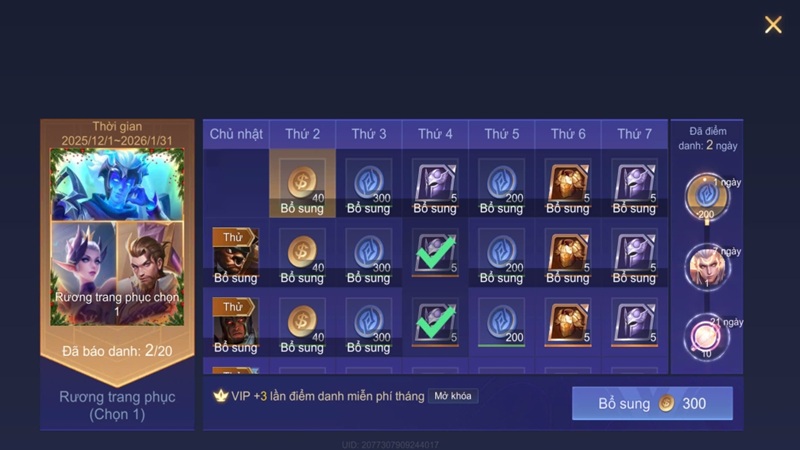Image resolution: width=800 pixels, height=450 pixels.
Task: Close the check-in window
Action: coord(773,25)
